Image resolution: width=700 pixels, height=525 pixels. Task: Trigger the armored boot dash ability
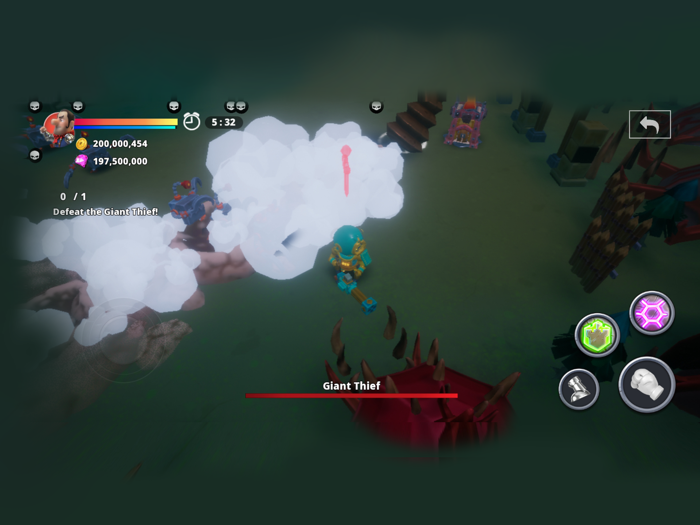[x=578, y=389]
